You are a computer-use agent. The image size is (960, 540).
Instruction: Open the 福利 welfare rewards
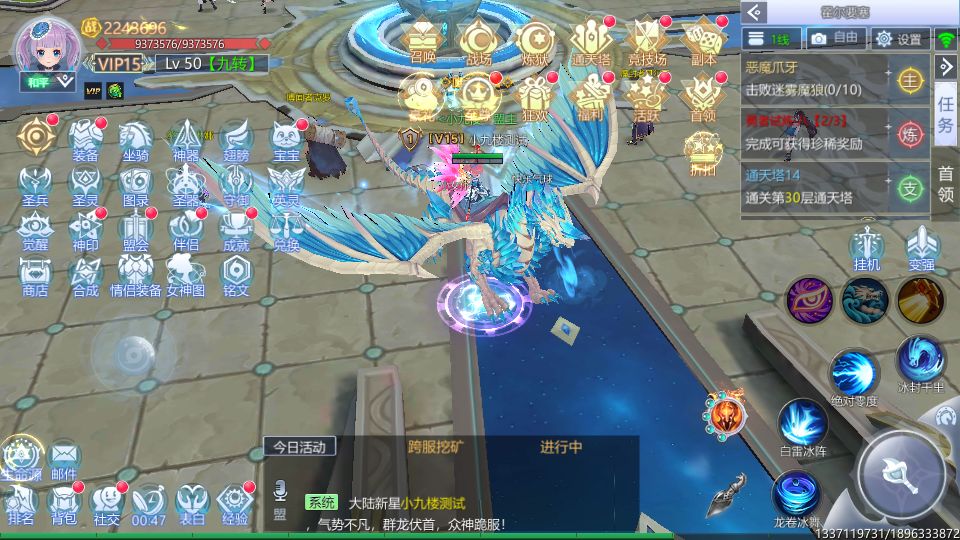(591, 96)
